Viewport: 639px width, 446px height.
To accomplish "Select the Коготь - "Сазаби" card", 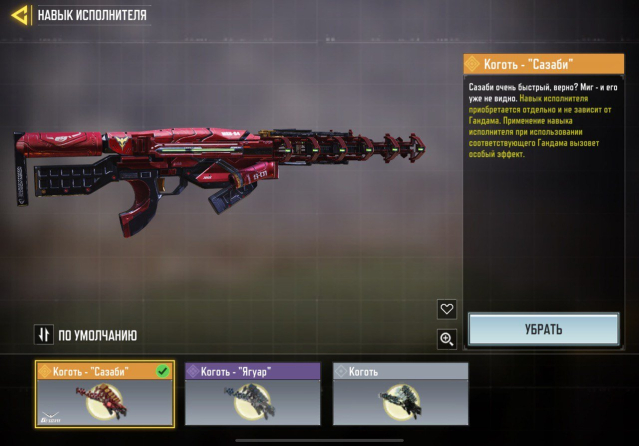I will coord(105,393).
